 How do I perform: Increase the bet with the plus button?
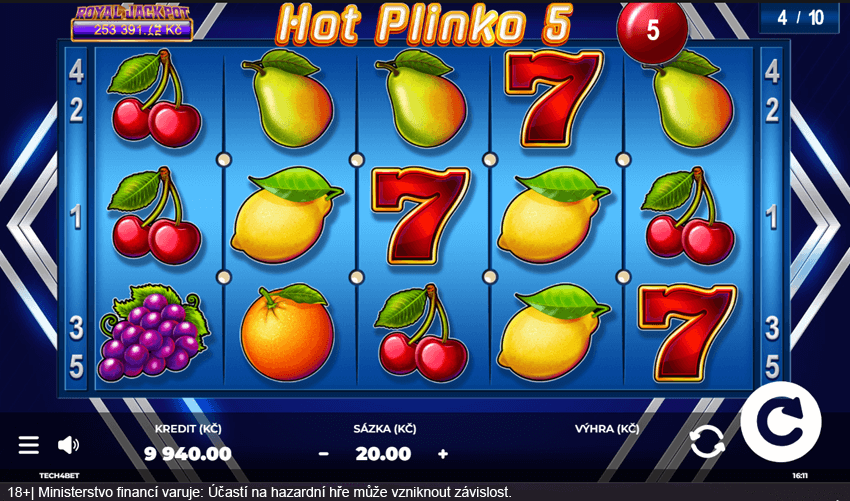coord(443,453)
